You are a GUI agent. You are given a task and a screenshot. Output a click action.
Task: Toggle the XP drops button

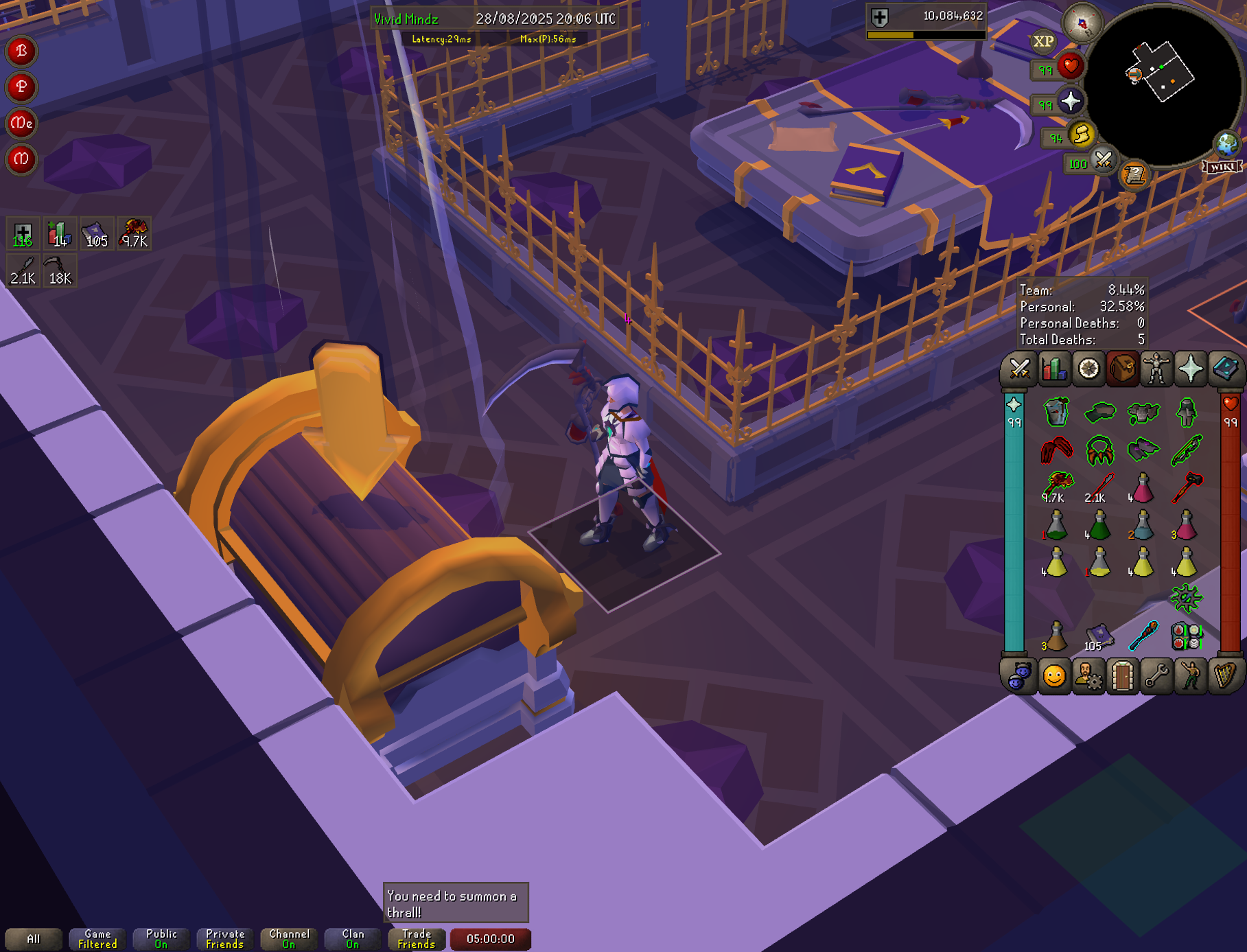tap(1043, 42)
